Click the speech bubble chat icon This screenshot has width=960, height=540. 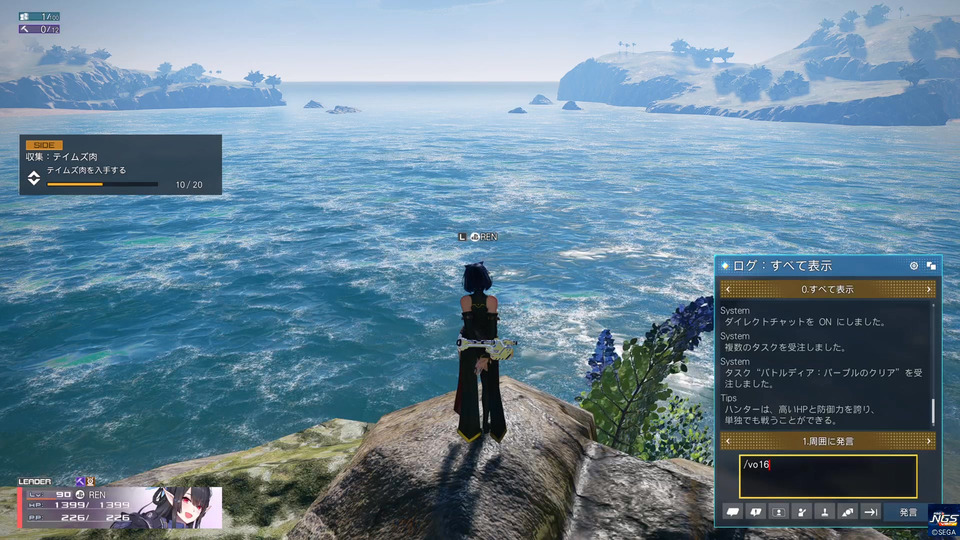click(x=732, y=512)
